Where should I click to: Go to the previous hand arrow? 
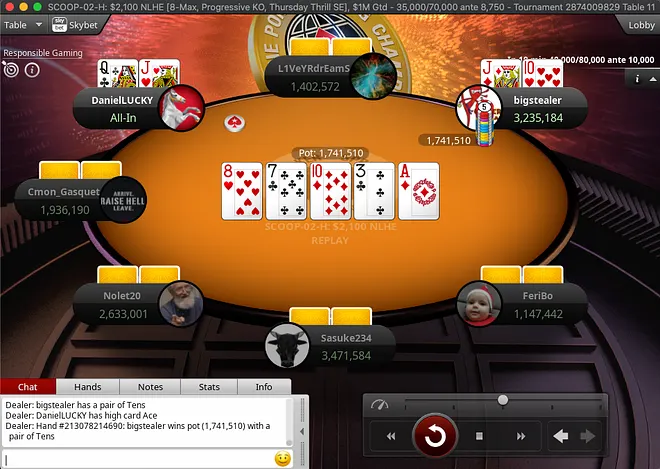click(x=561, y=436)
